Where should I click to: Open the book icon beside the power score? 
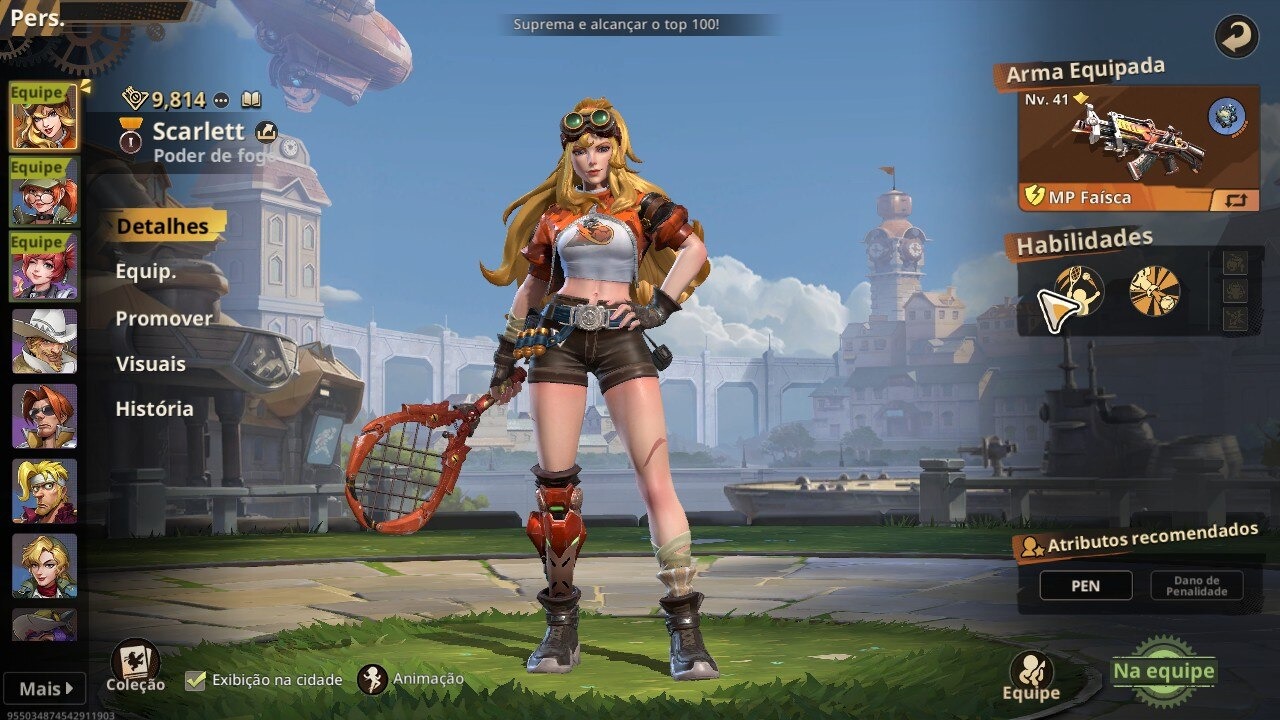coord(251,99)
